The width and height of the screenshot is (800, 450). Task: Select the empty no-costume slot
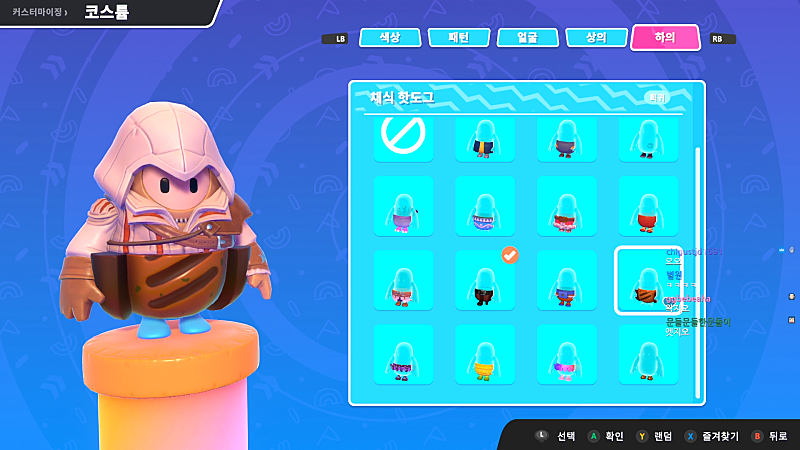[x=403, y=136]
